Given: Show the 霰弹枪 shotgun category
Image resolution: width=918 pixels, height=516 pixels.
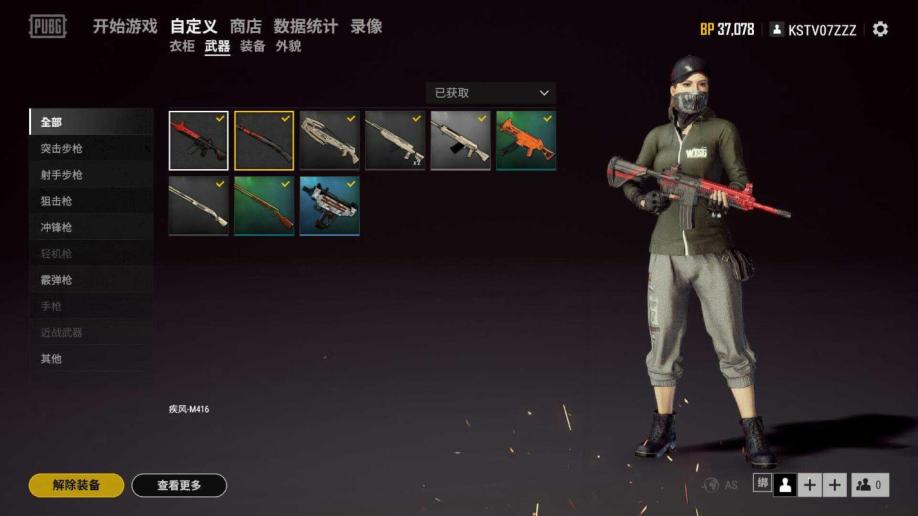Looking at the screenshot, I should click(56, 280).
